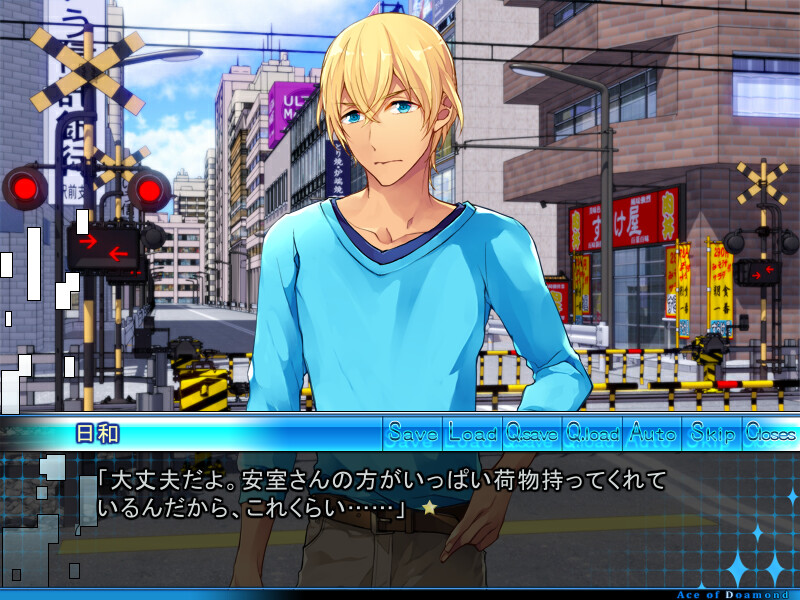Quick load with Q.load
Viewport: 800px width, 600px height.
tap(593, 434)
